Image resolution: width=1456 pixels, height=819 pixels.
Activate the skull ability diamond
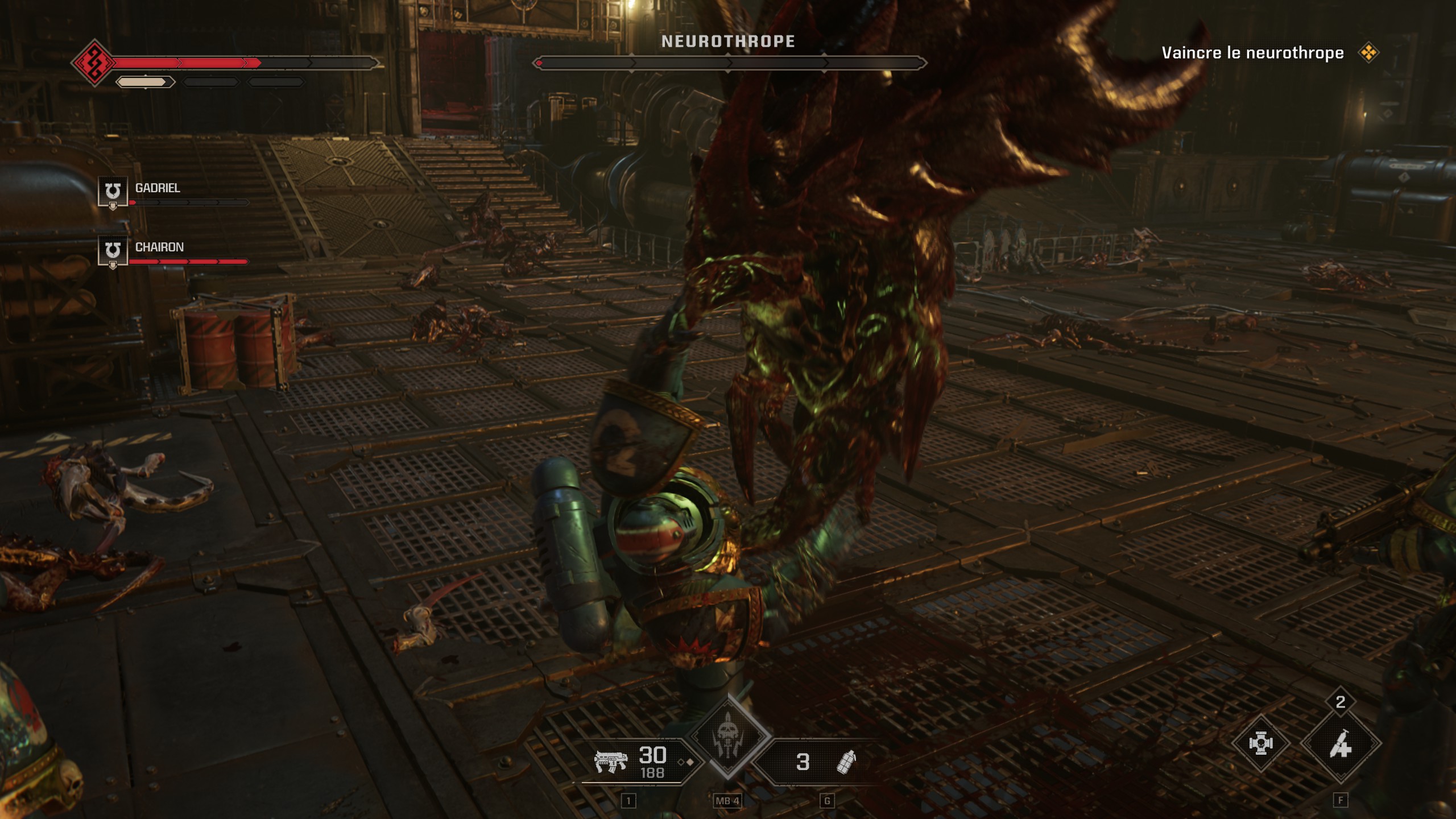(728, 737)
